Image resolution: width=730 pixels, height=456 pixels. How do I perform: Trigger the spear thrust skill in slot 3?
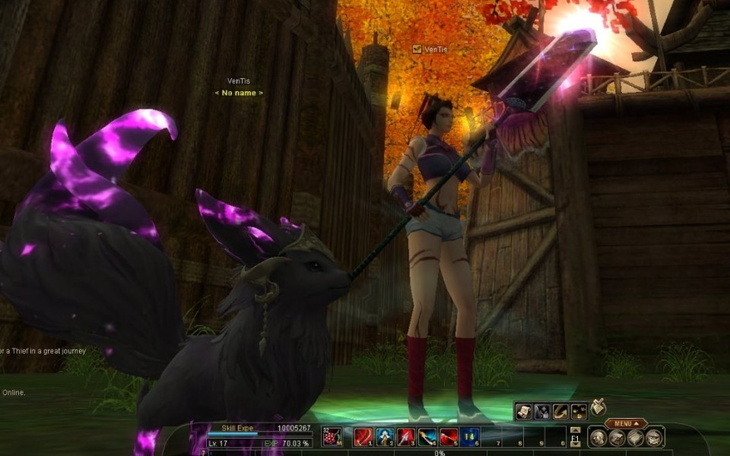[406, 436]
